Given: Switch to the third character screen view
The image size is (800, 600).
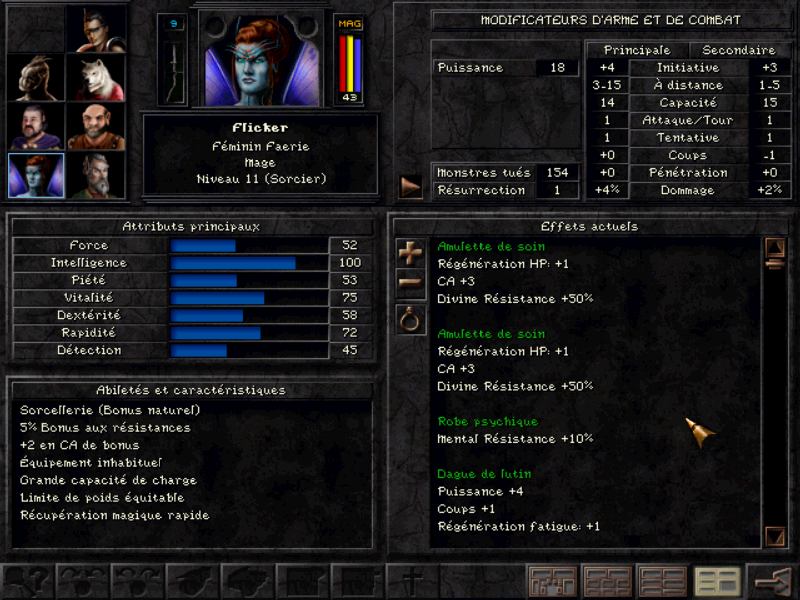Looking at the screenshot, I should [x=662, y=580].
